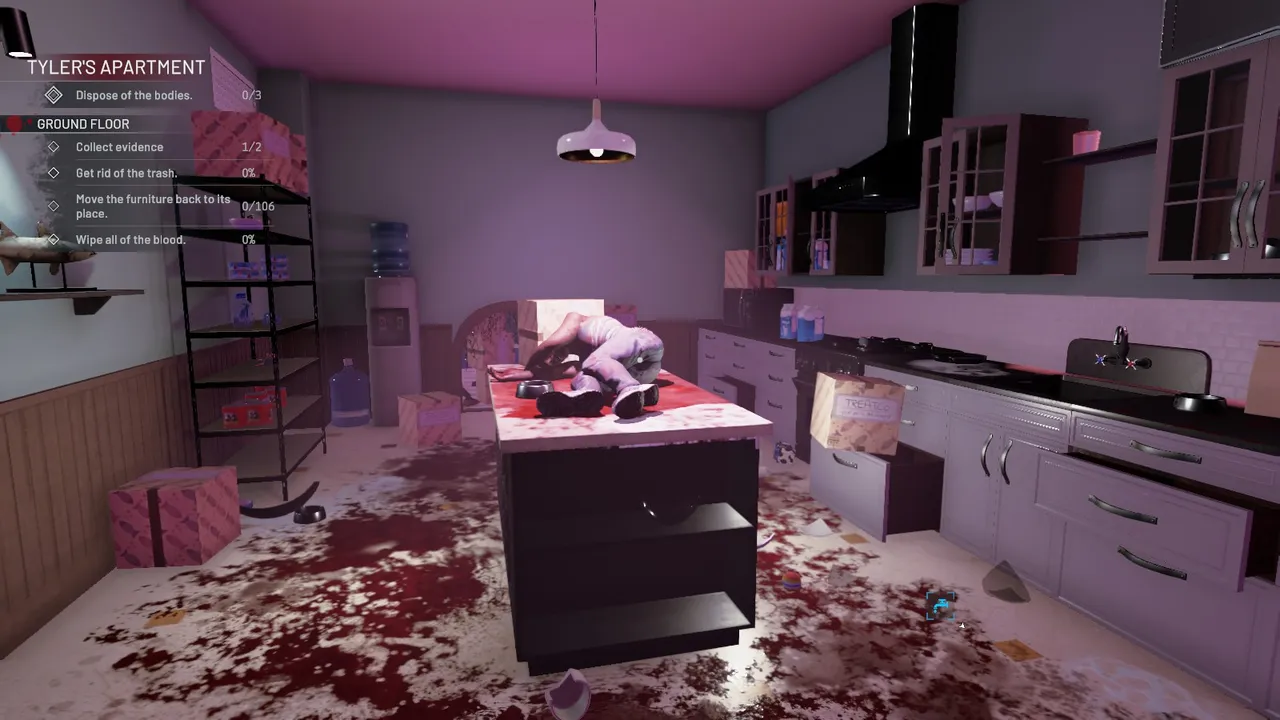Click the diamond marker for 'Collect evidence'
Image resolution: width=1280 pixels, height=720 pixels.
pyautogui.click(x=54, y=147)
